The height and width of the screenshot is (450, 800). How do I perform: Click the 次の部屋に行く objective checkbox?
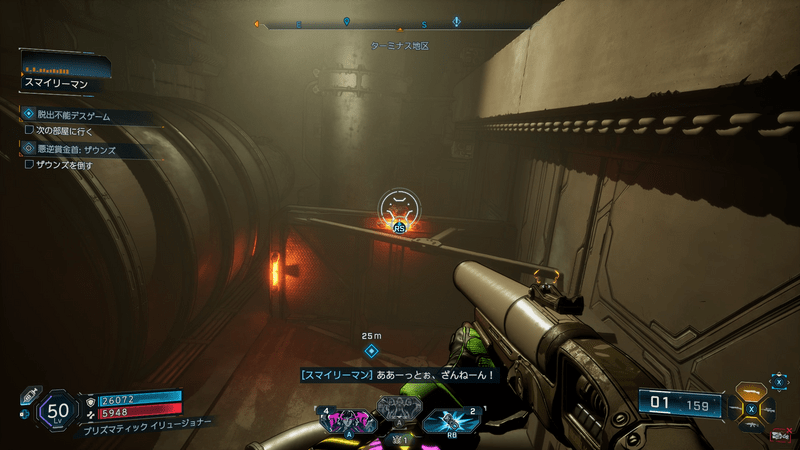[x=30, y=130]
